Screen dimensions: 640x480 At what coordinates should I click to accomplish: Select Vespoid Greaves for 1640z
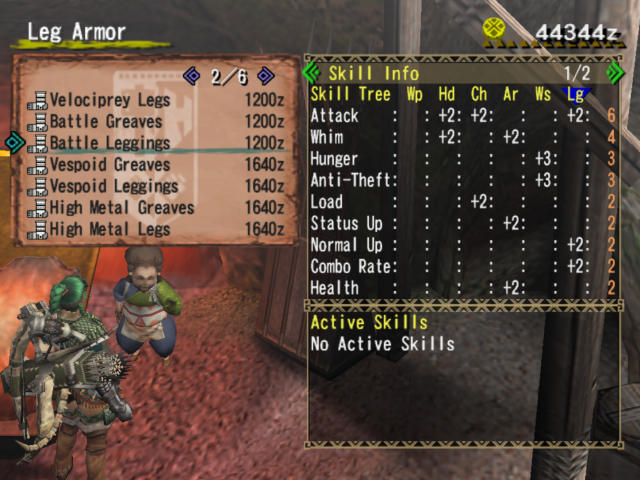pos(109,164)
